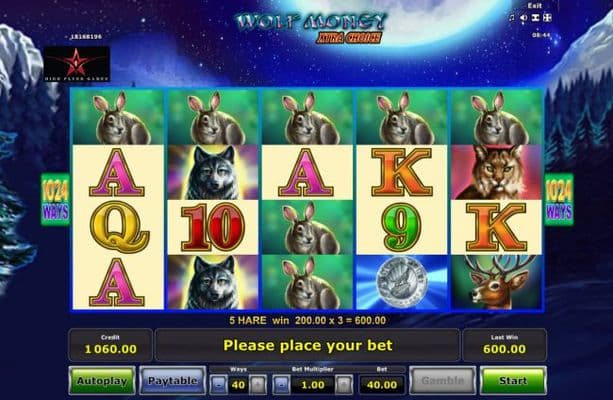Decrease the Ways with the minus button
Viewport: 613px width, 400px height.
tap(220, 383)
